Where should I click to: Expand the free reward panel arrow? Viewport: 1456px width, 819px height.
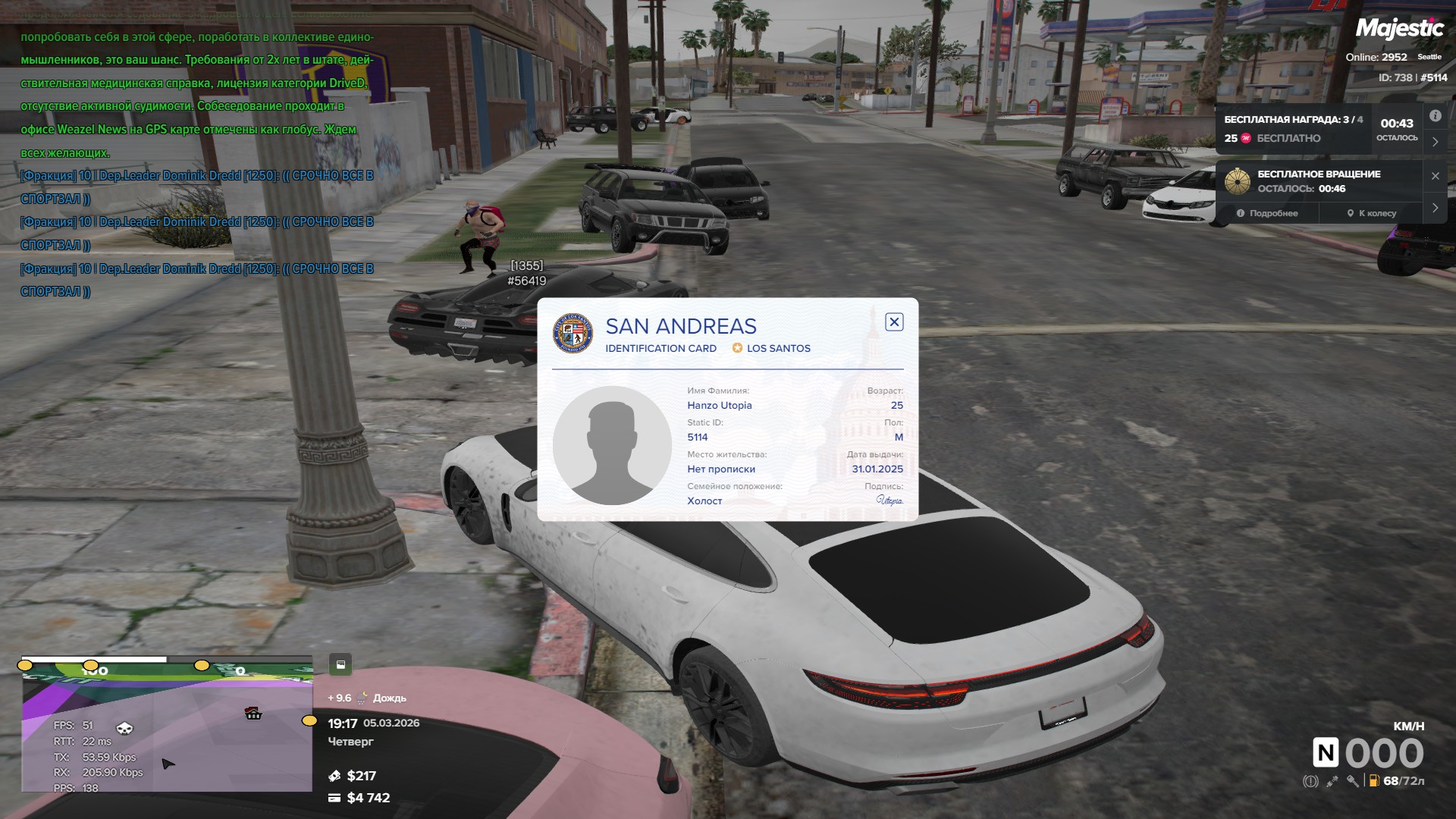point(1435,142)
